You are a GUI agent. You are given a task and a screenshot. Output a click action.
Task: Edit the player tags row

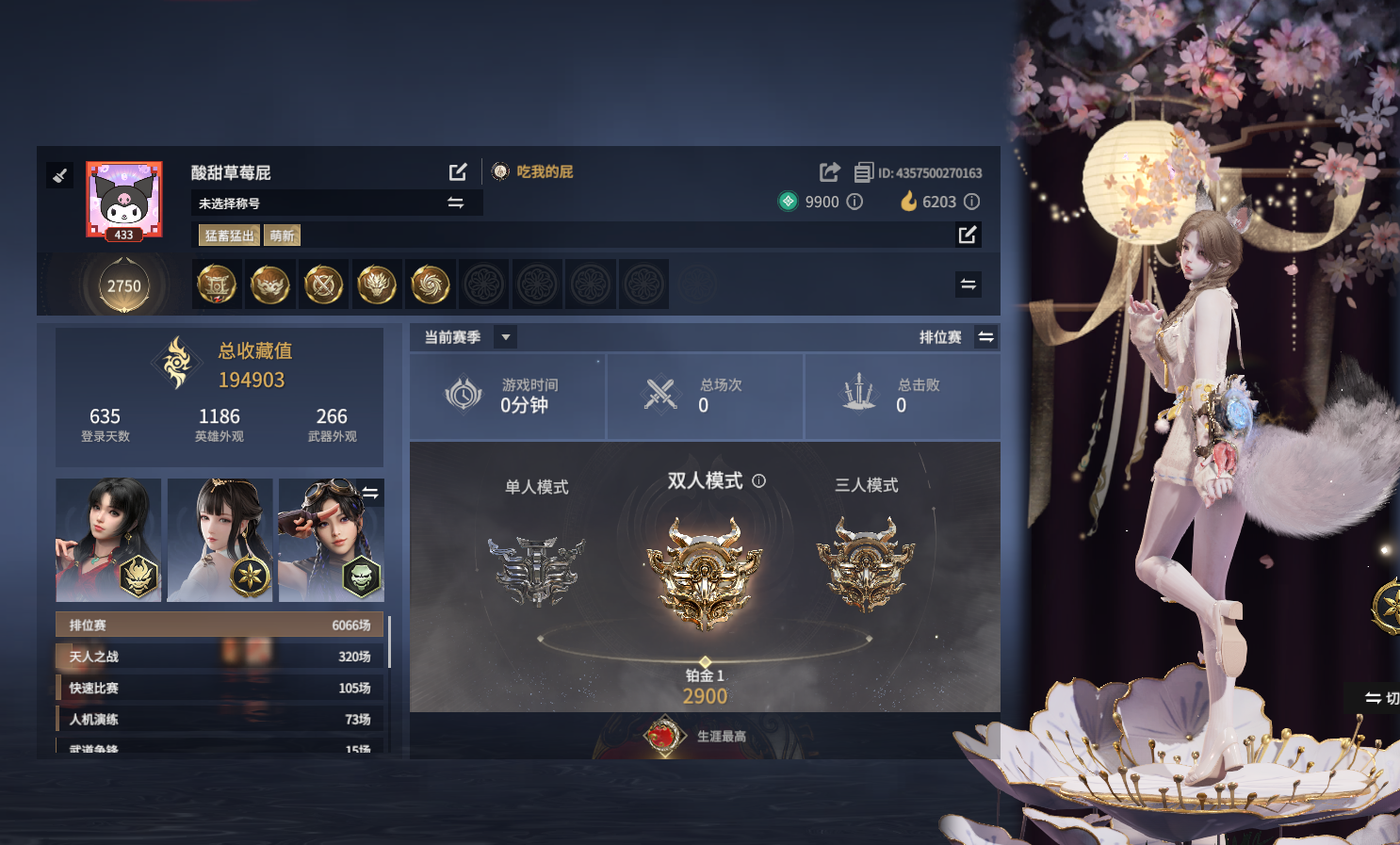[x=968, y=235]
